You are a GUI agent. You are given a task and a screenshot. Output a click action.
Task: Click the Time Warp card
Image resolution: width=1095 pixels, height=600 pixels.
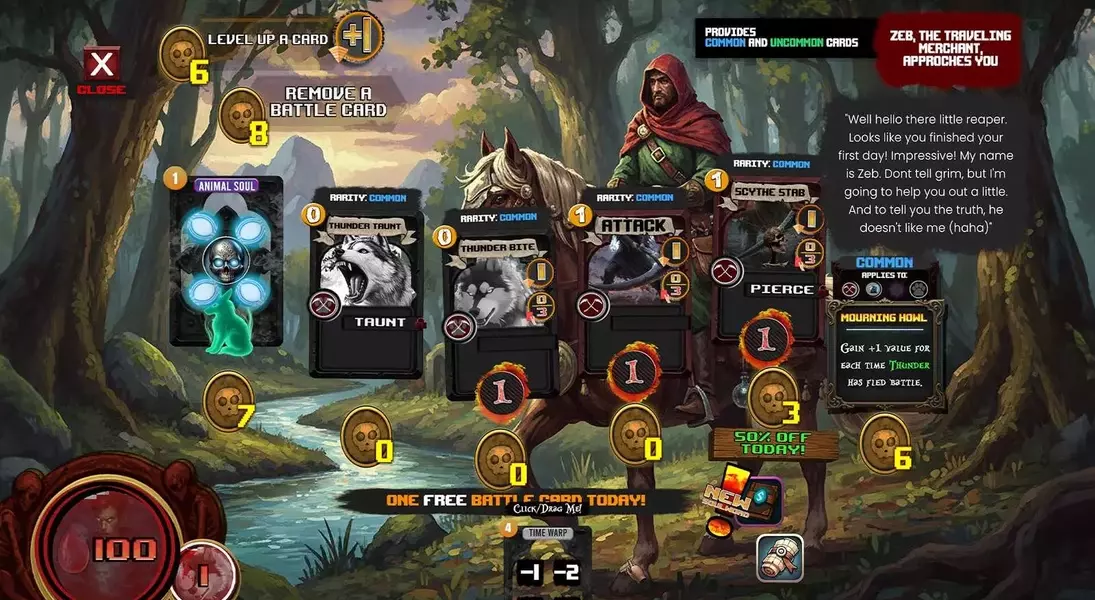(547, 562)
